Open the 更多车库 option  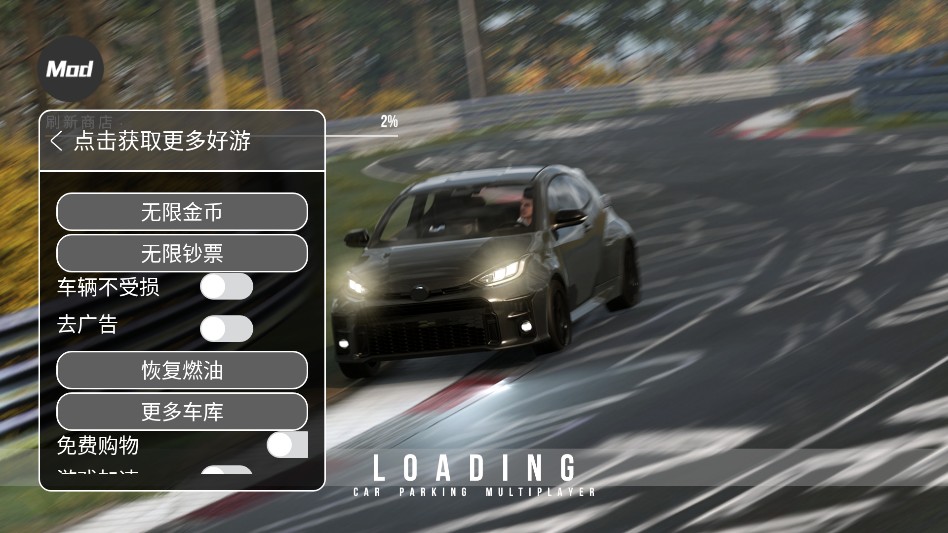[181, 411]
